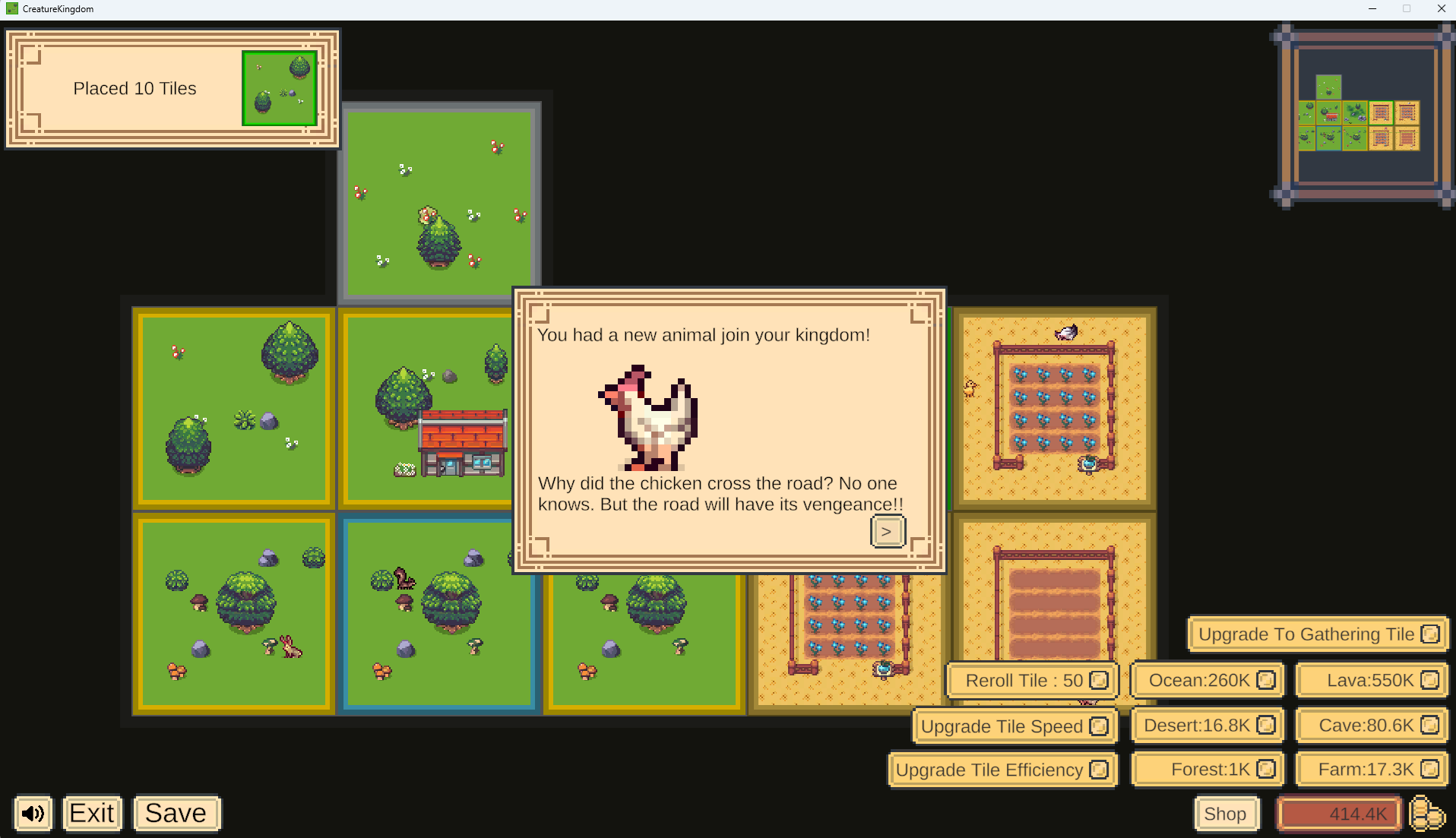This screenshot has width=1456, height=838.
Task: Mute game audio with the speaker button
Action: tap(32, 814)
